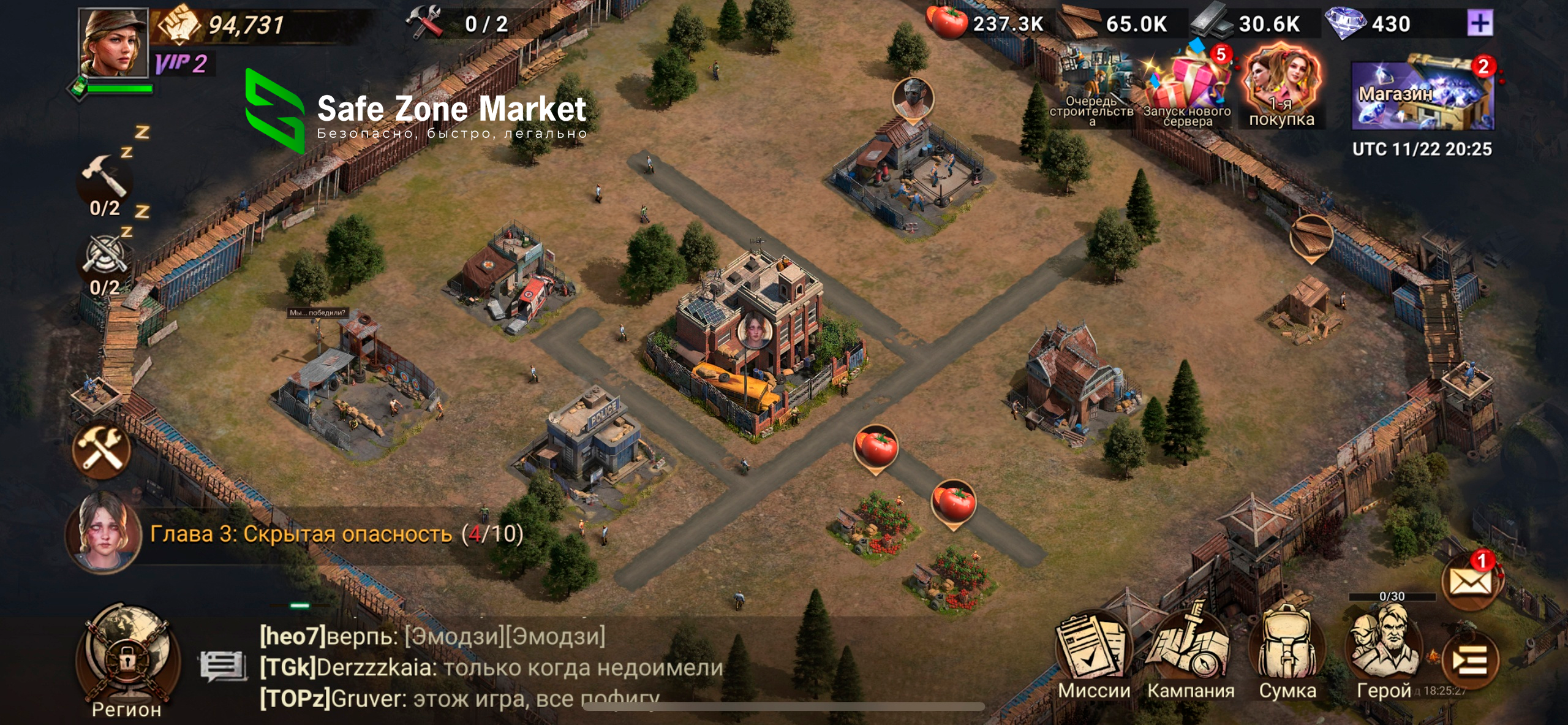
Task: Open the hammer and wrench build menu
Action: pos(102,450)
